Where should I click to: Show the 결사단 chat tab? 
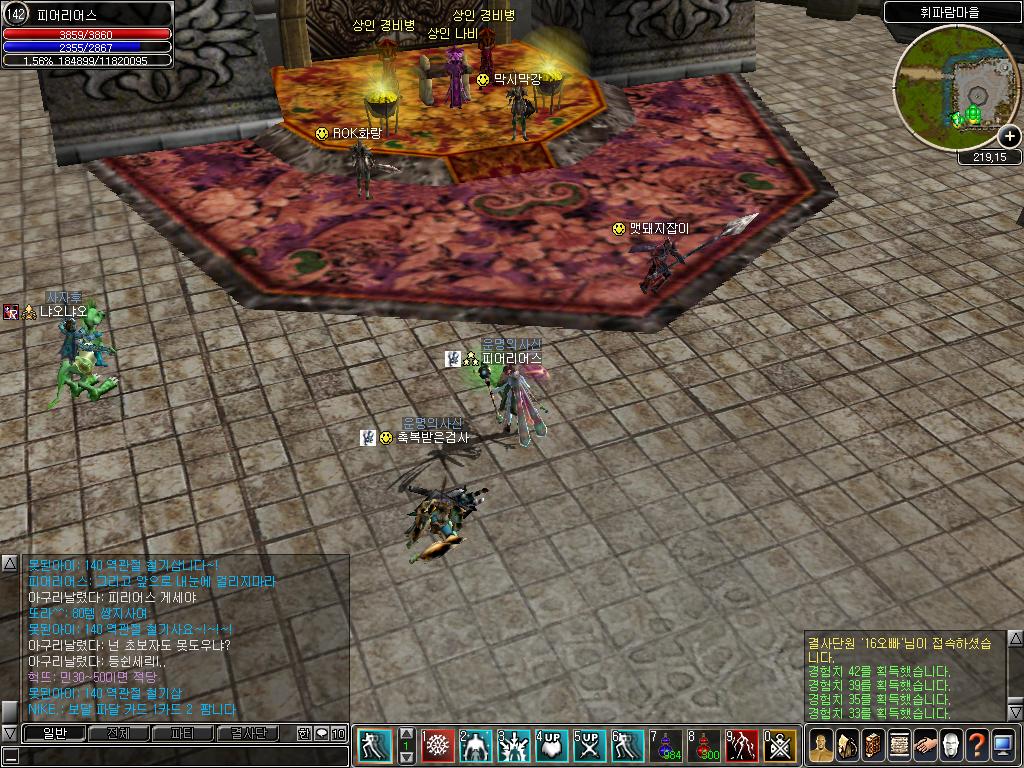pos(247,733)
